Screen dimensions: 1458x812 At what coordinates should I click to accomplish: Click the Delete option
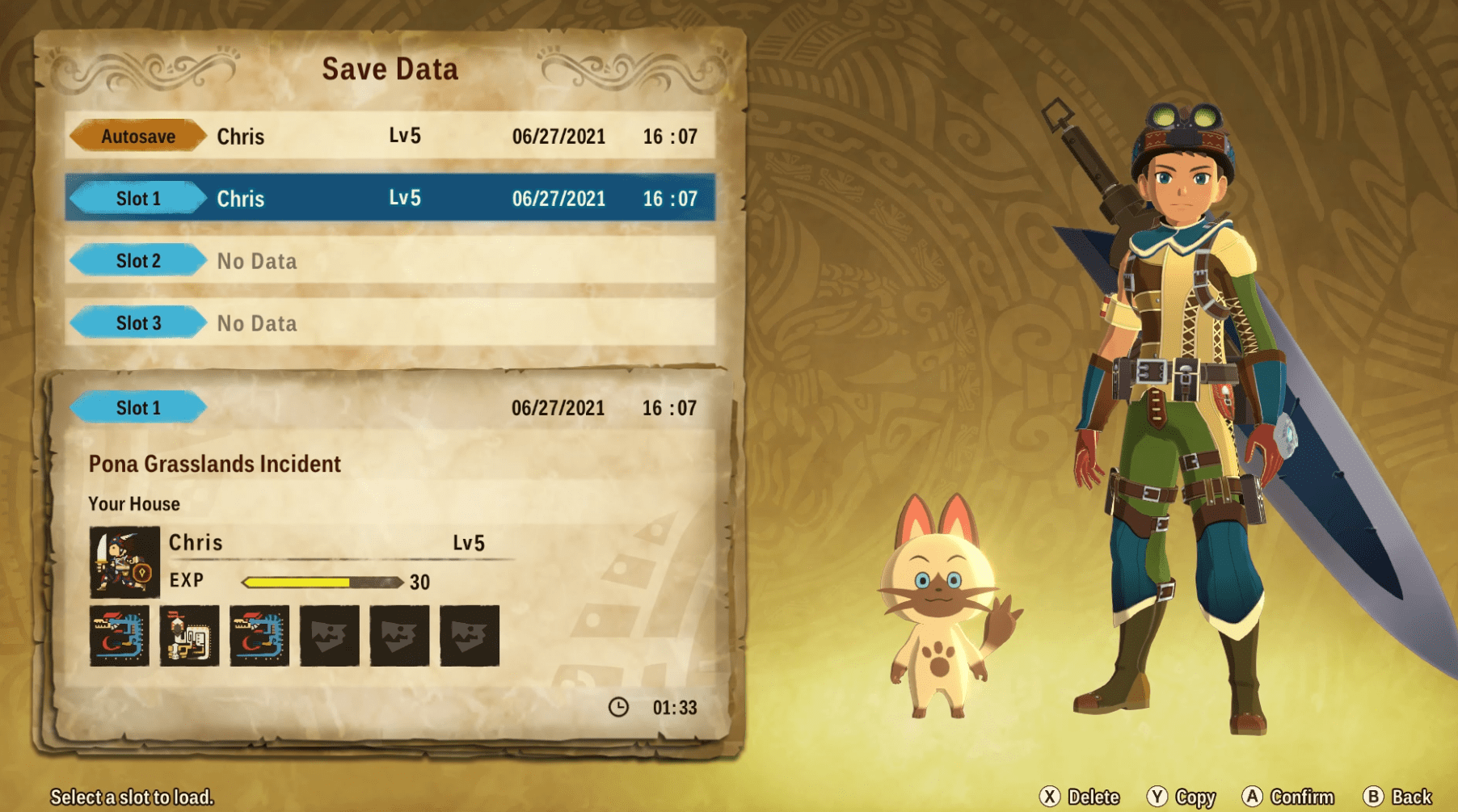tap(1080, 797)
